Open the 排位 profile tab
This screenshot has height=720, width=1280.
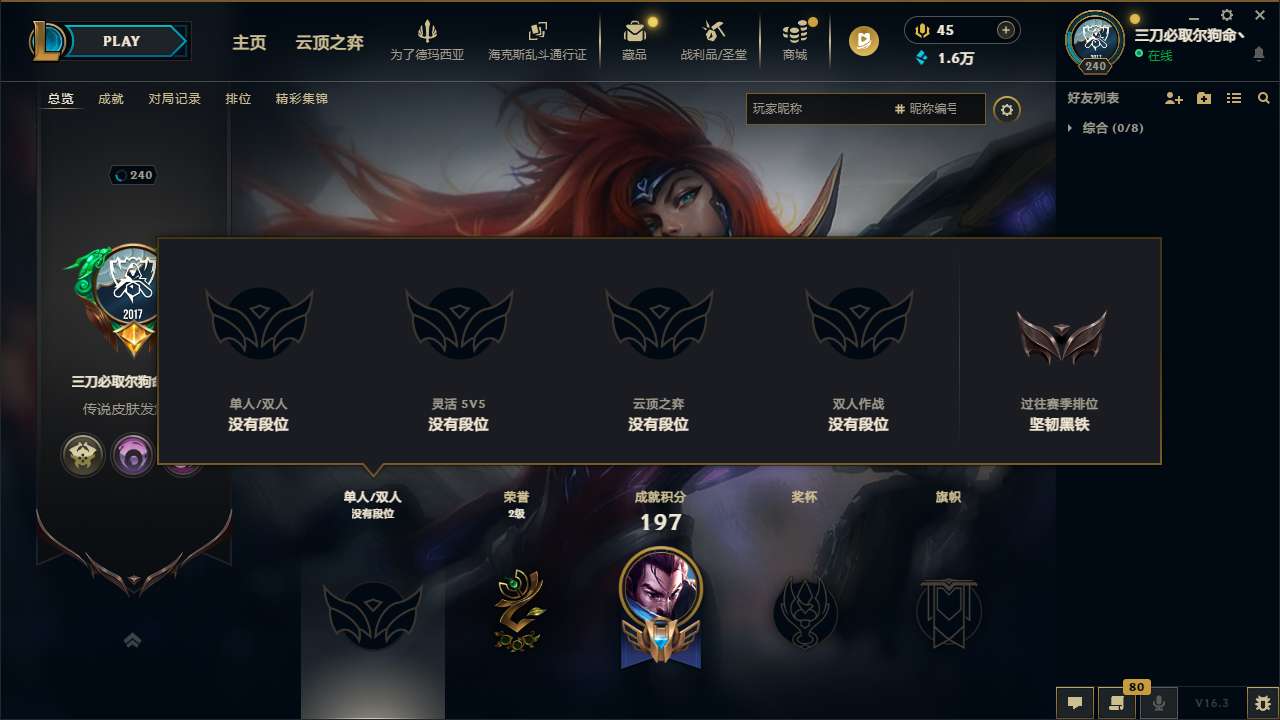[x=238, y=98]
